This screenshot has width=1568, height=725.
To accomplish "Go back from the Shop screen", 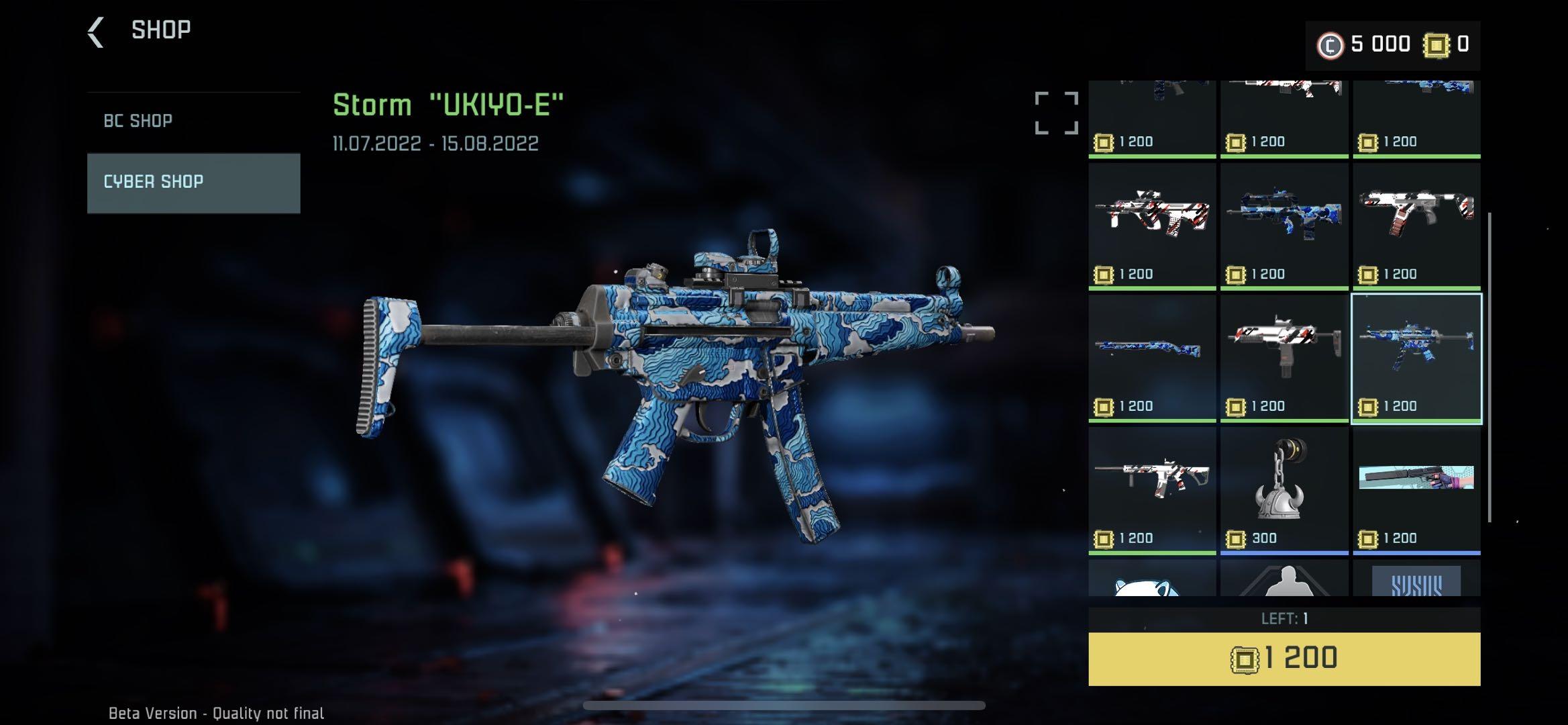I will pos(96,32).
